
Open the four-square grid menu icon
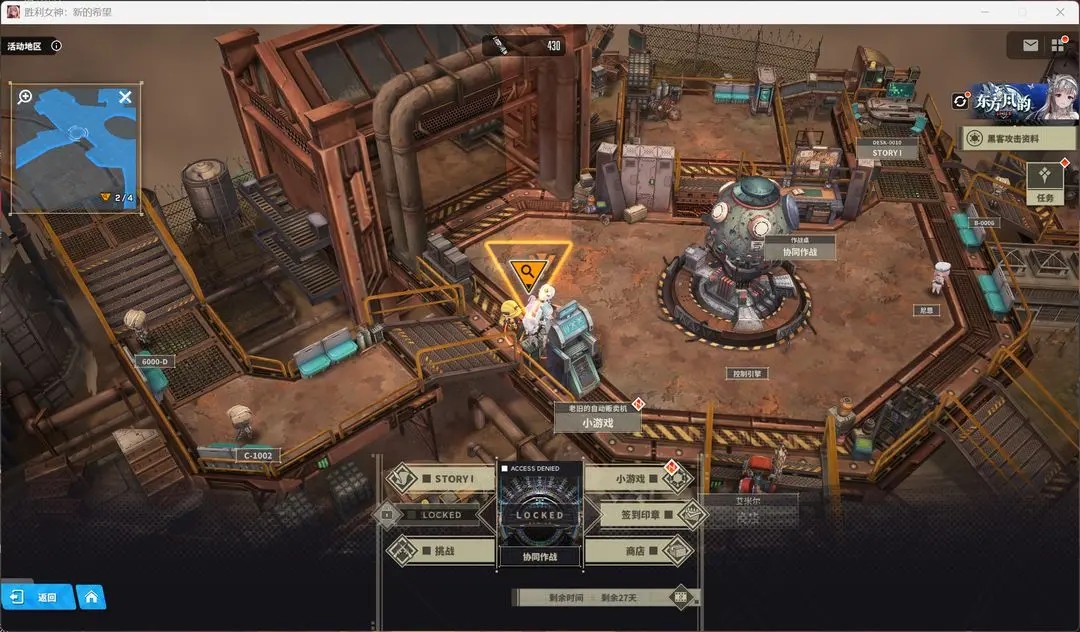(x=1058, y=45)
